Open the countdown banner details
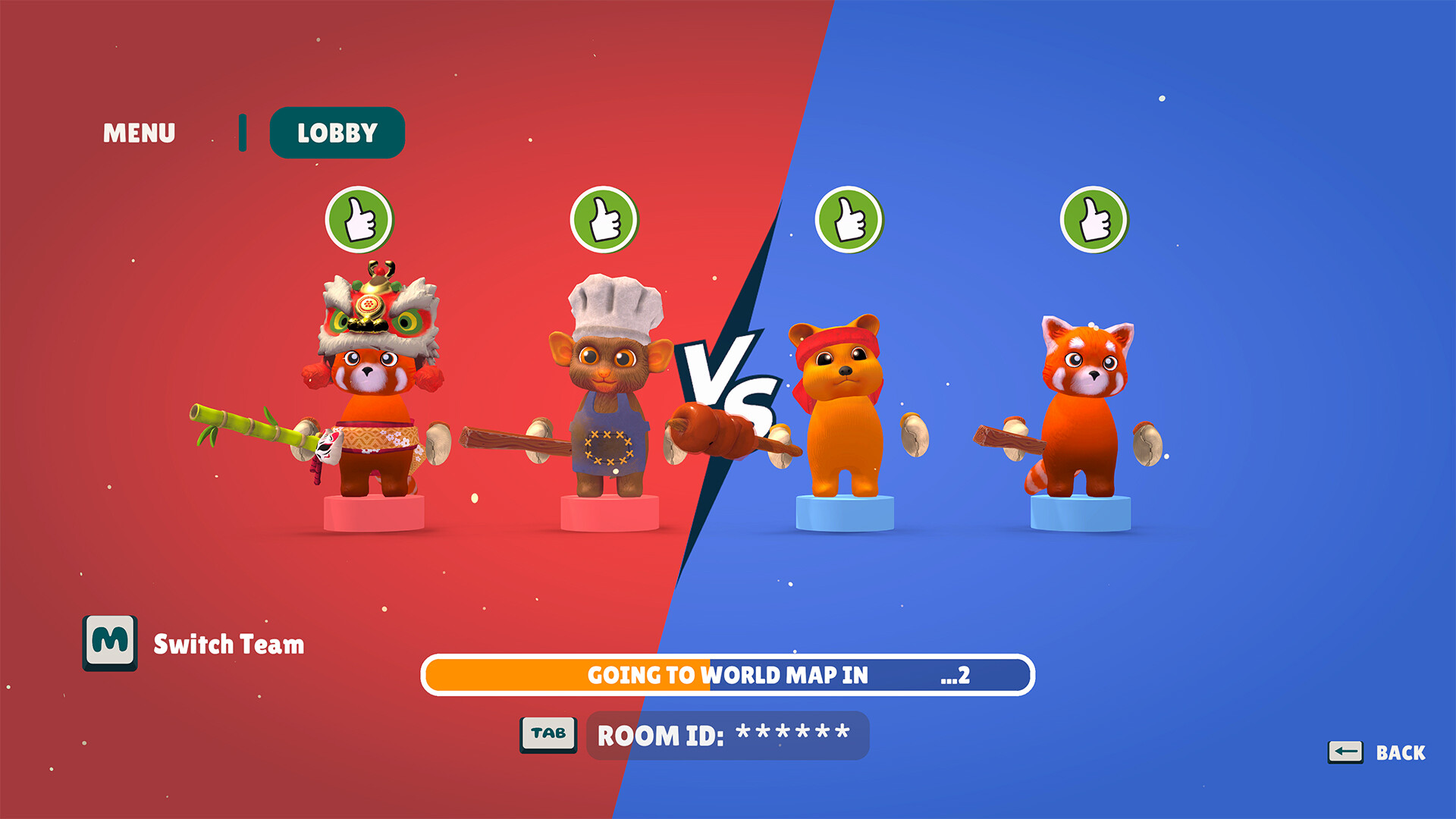 tap(728, 675)
